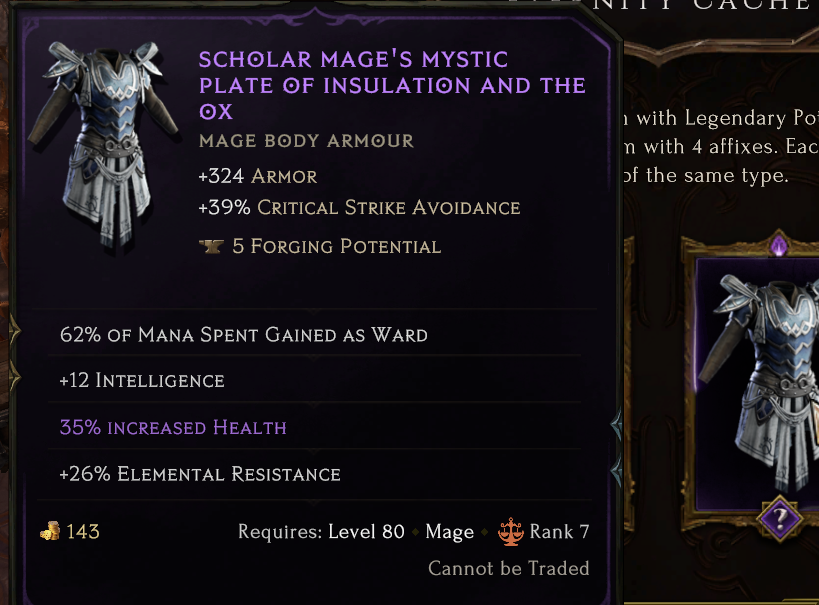Screen dimensions: 819x605
Task: Click the purple question mark diamond icon
Action: coord(777,518)
